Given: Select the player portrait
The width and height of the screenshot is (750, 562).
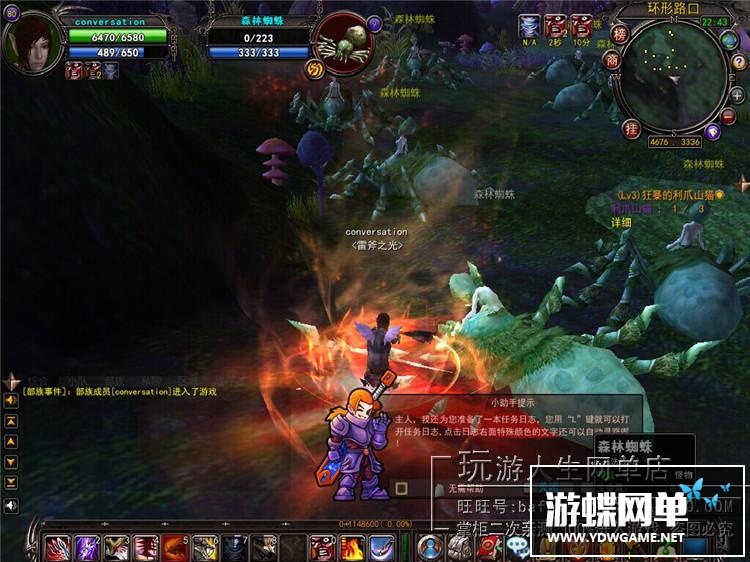Looking at the screenshot, I should (32, 42).
